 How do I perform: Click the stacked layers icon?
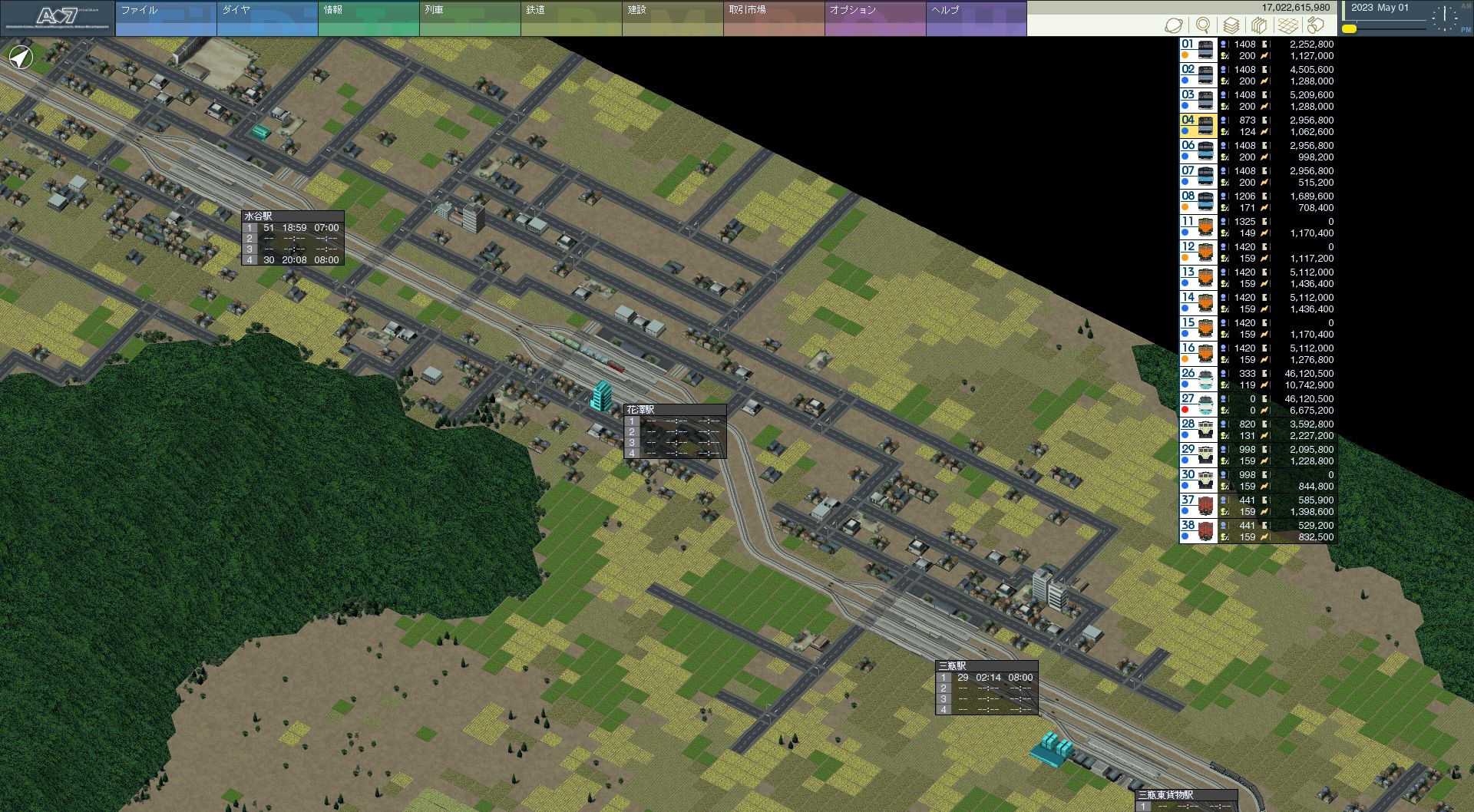1231,25
